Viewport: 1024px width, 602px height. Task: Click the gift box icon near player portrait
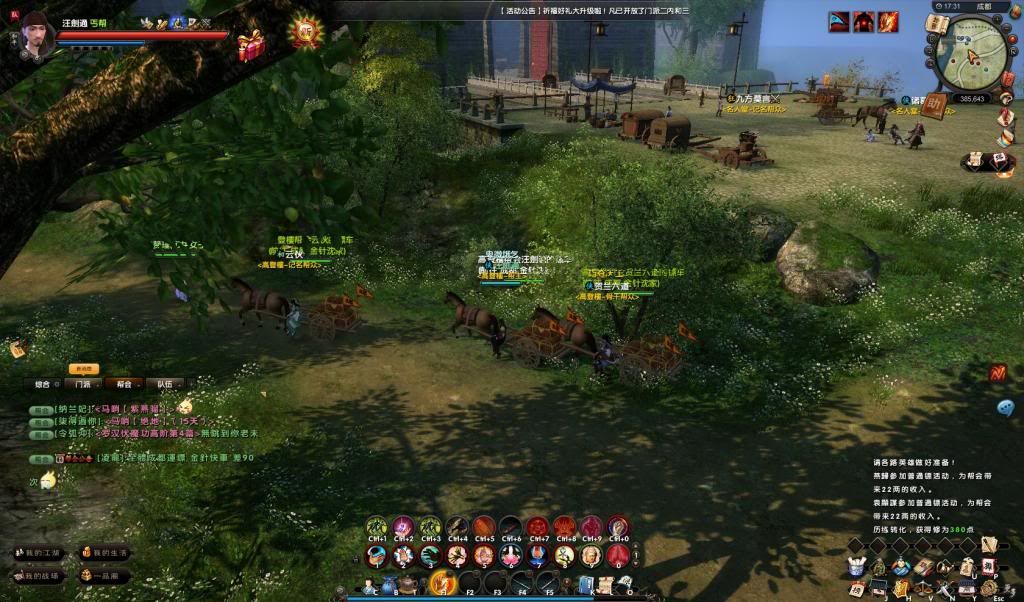pos(250,43)
